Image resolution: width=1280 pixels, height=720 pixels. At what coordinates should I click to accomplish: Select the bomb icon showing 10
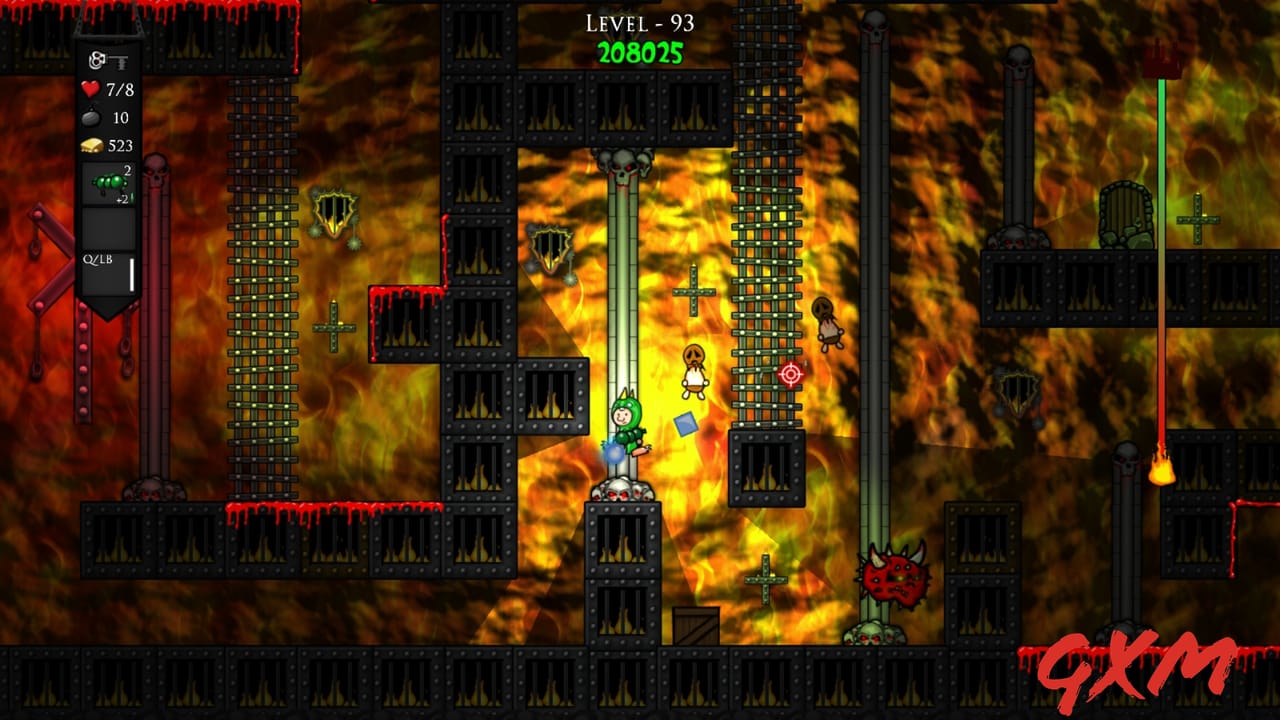91,117
